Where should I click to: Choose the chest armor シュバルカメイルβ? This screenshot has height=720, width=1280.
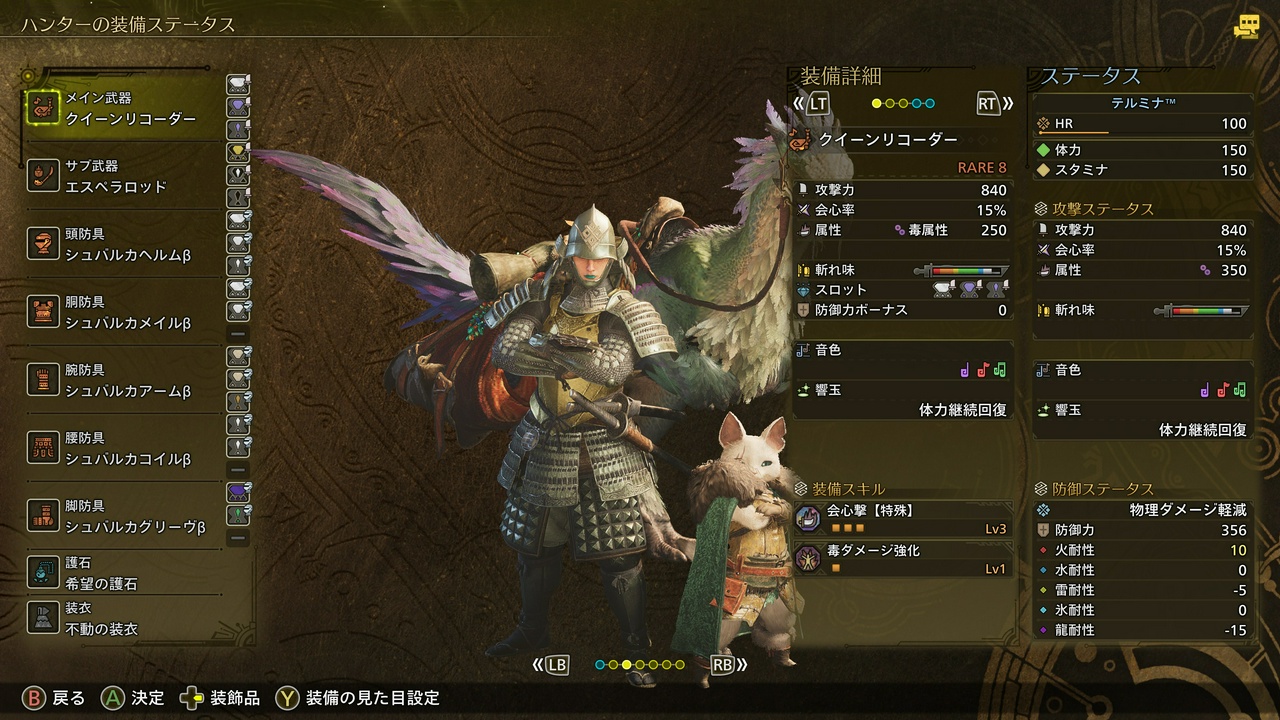pyautogui.click(x=122, y=312)
